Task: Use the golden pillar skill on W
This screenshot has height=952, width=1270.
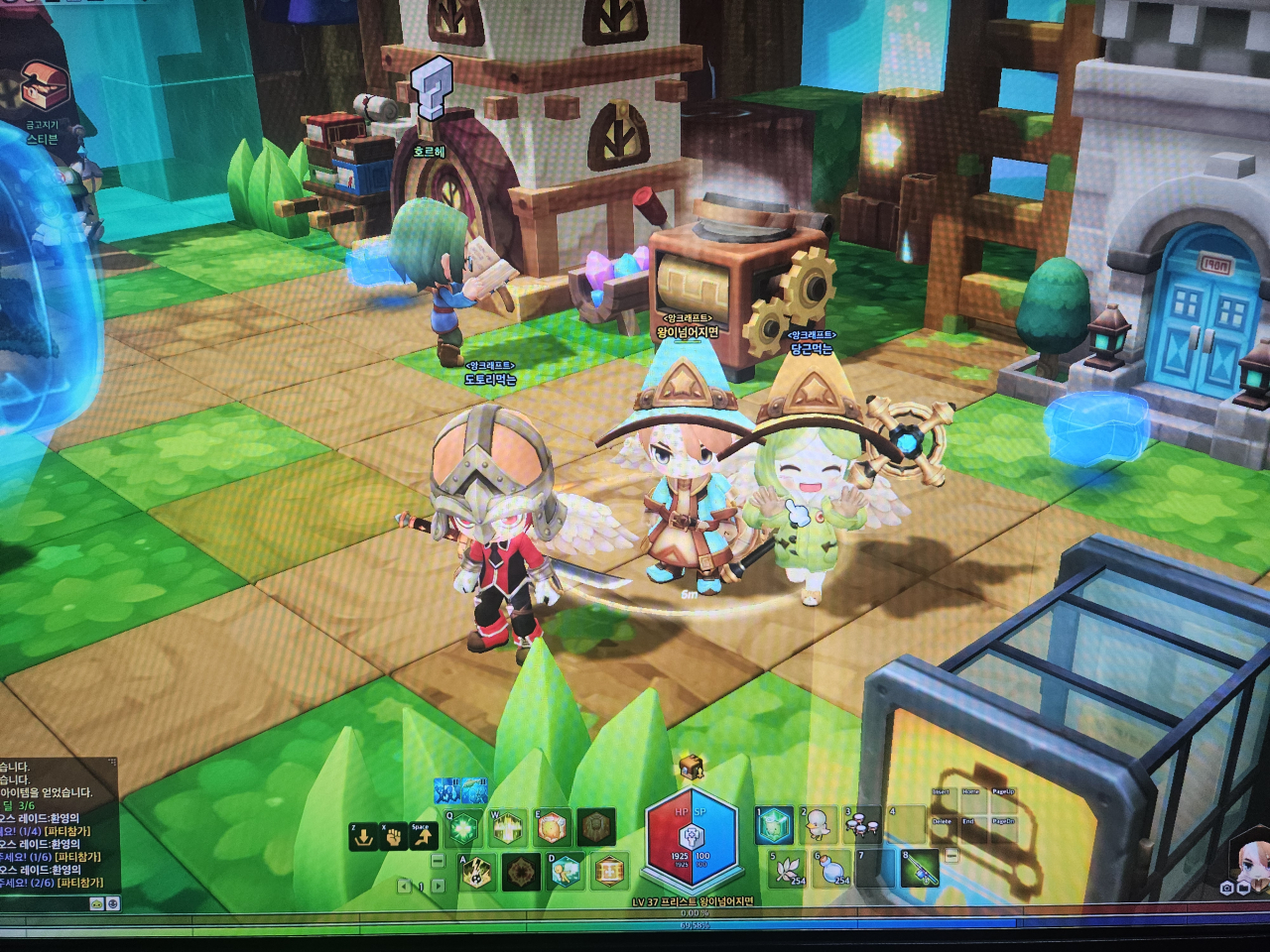Action: click(508, 828)
